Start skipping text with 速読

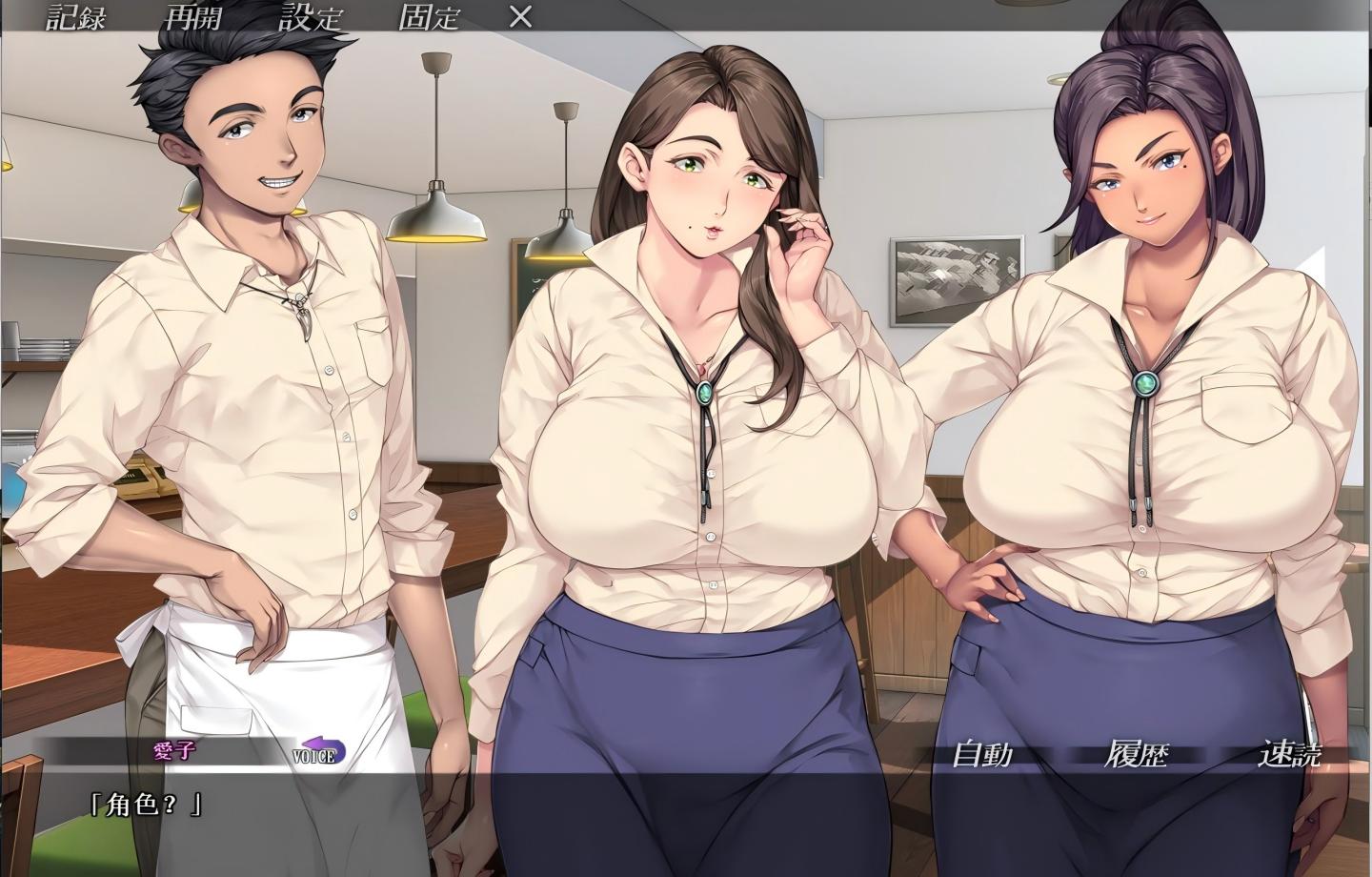click(x=1297, y=753)
